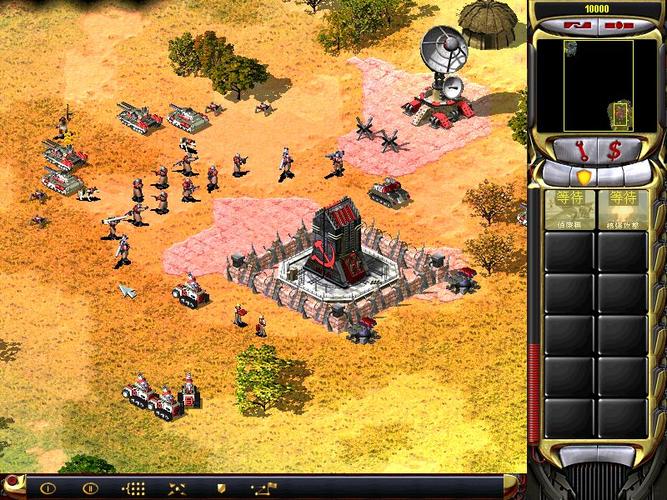Select the nuclear strike superweapon cameo

click(628, 211)
